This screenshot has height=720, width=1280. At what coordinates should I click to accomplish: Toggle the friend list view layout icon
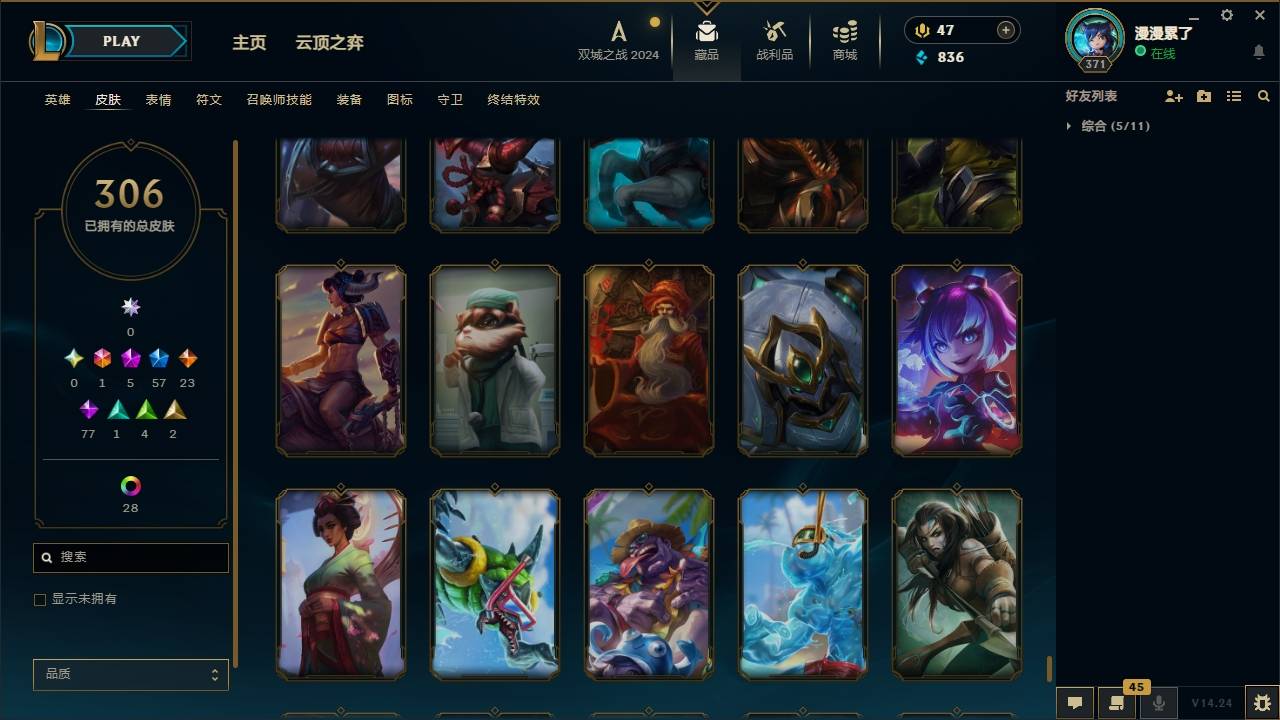pyautogui.click(x=1233, y=96)
